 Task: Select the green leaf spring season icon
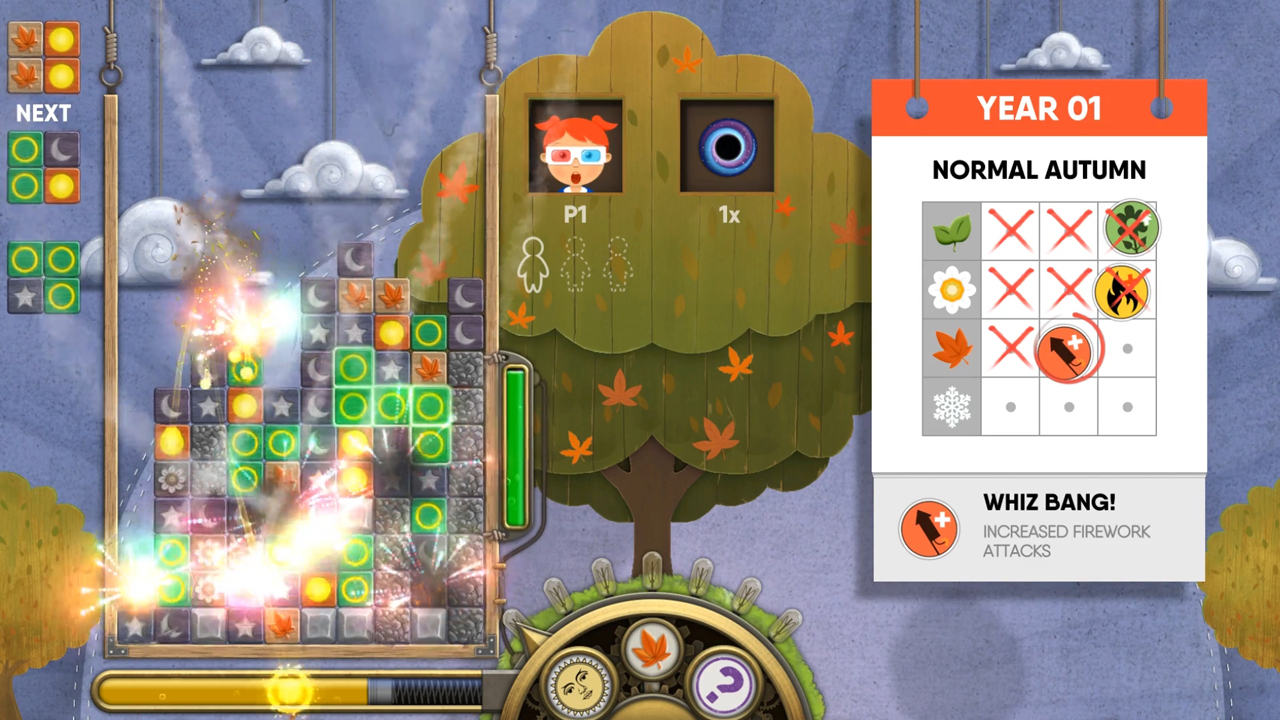(x=951, y=232)
